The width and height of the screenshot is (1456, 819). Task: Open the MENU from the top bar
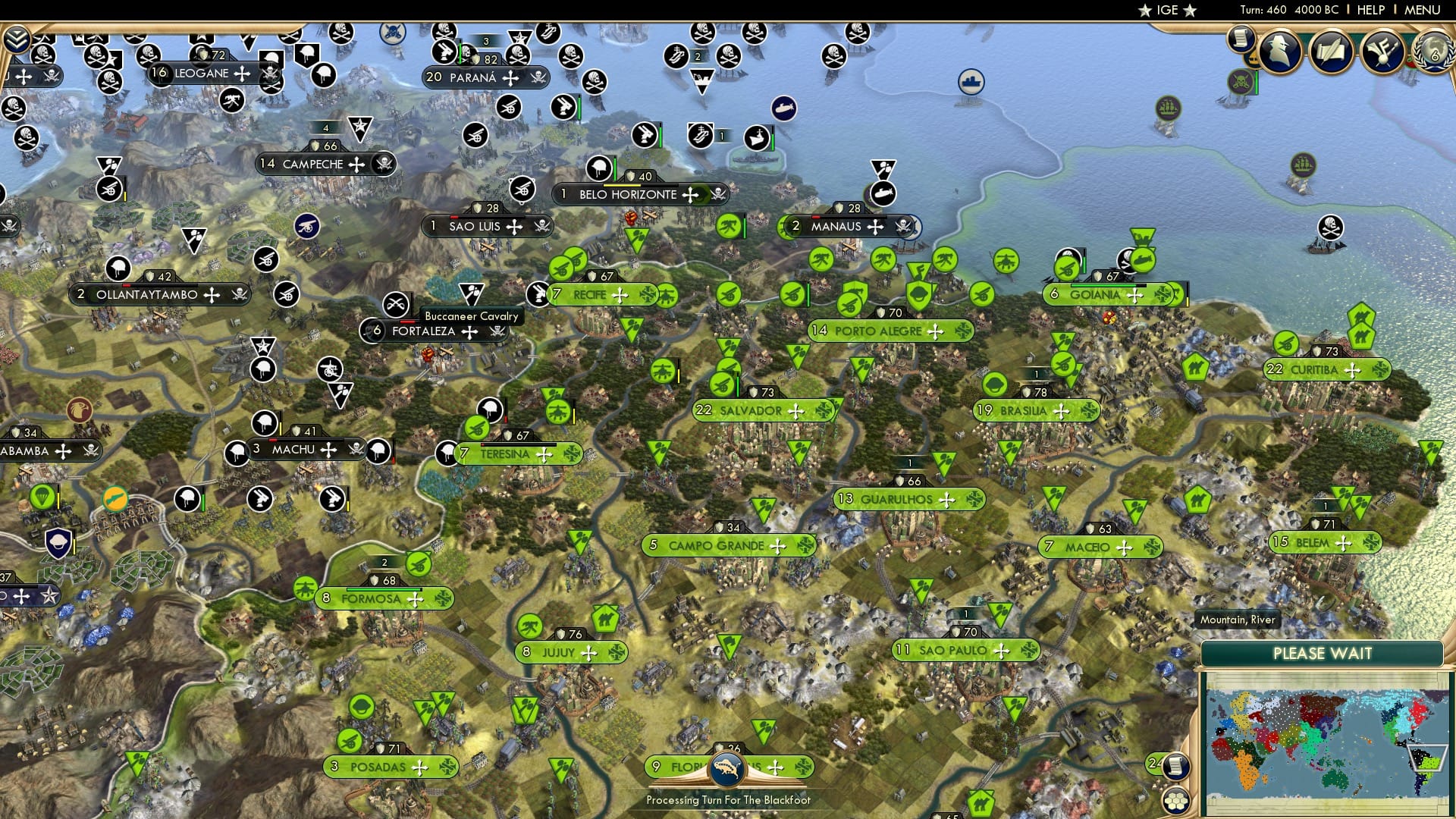point(1423,10)
